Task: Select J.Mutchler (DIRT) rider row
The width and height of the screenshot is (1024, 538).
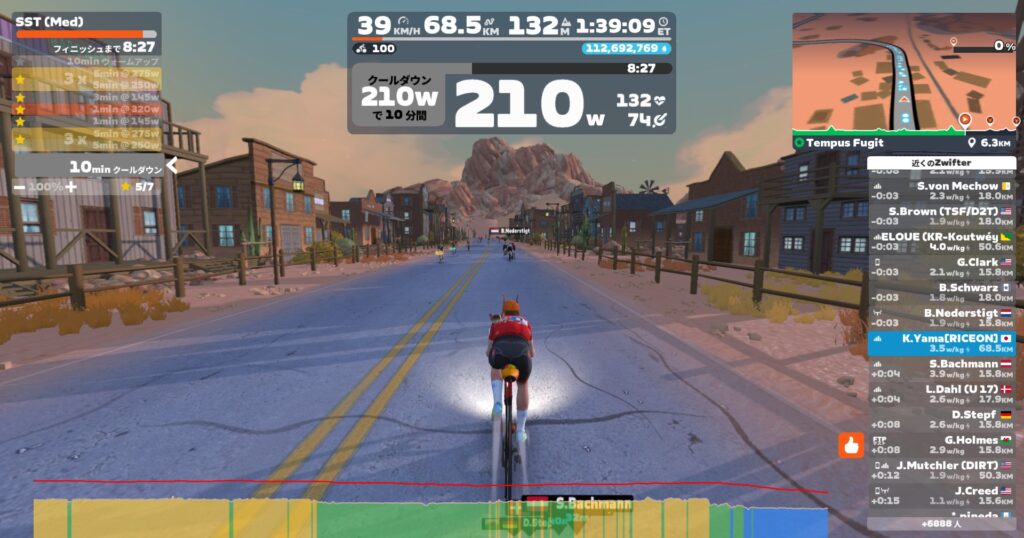Action: click(942, 470)
